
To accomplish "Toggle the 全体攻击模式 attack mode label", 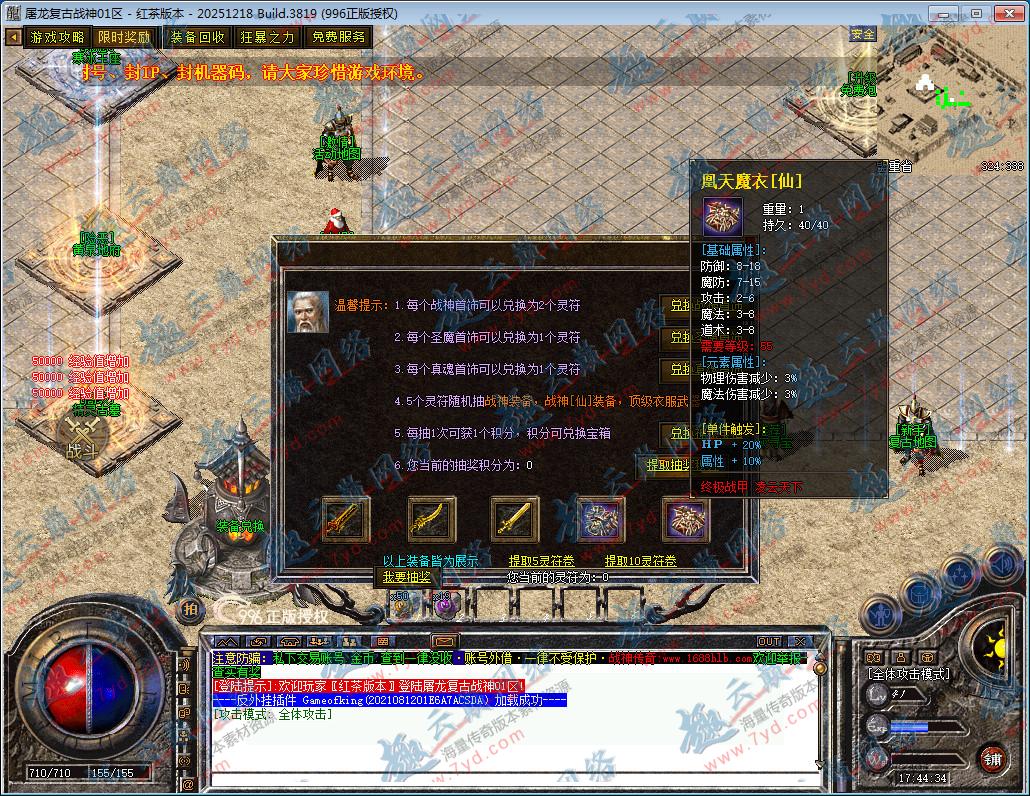I will 908,674.
